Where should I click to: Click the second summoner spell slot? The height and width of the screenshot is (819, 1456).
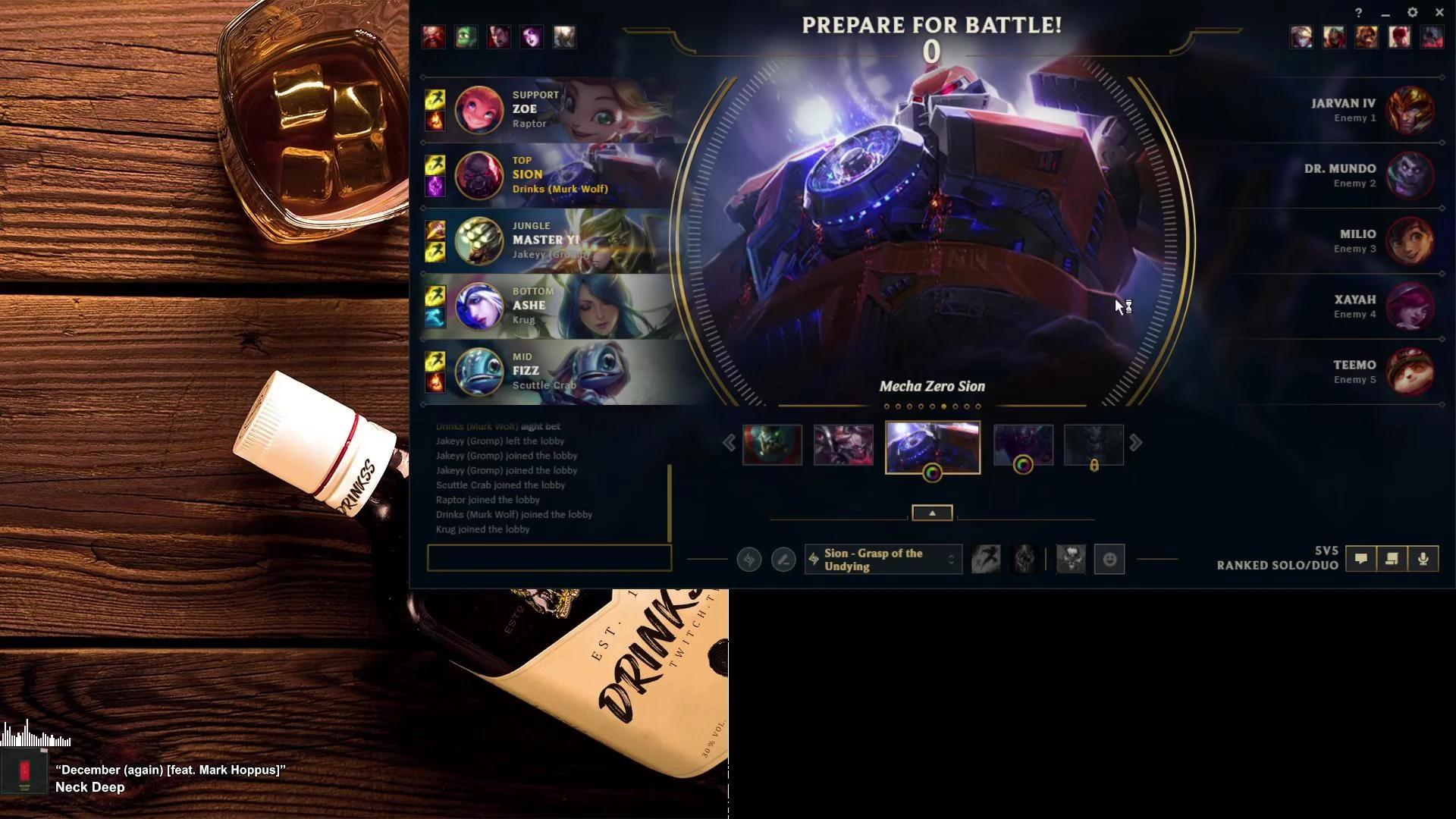(1024, 559)
